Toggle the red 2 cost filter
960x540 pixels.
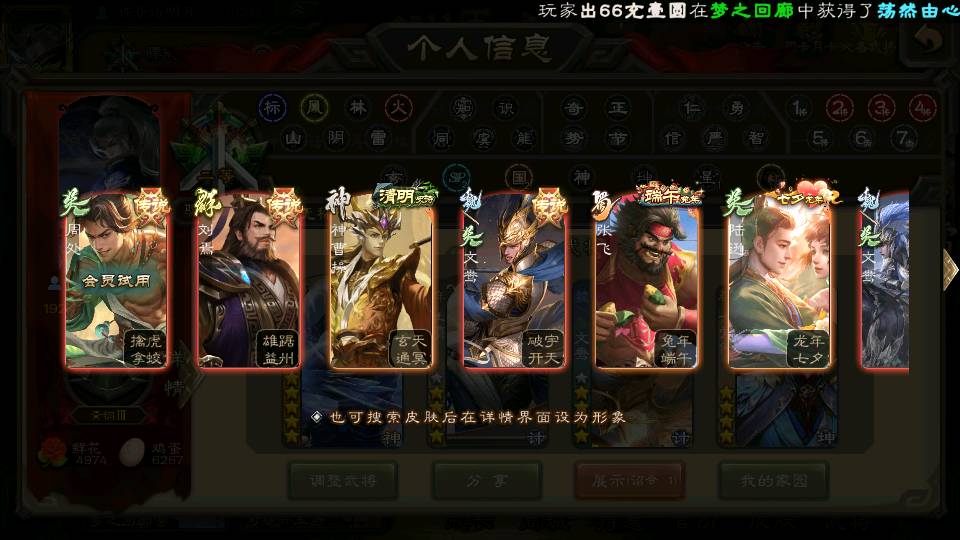pos(840,108)
